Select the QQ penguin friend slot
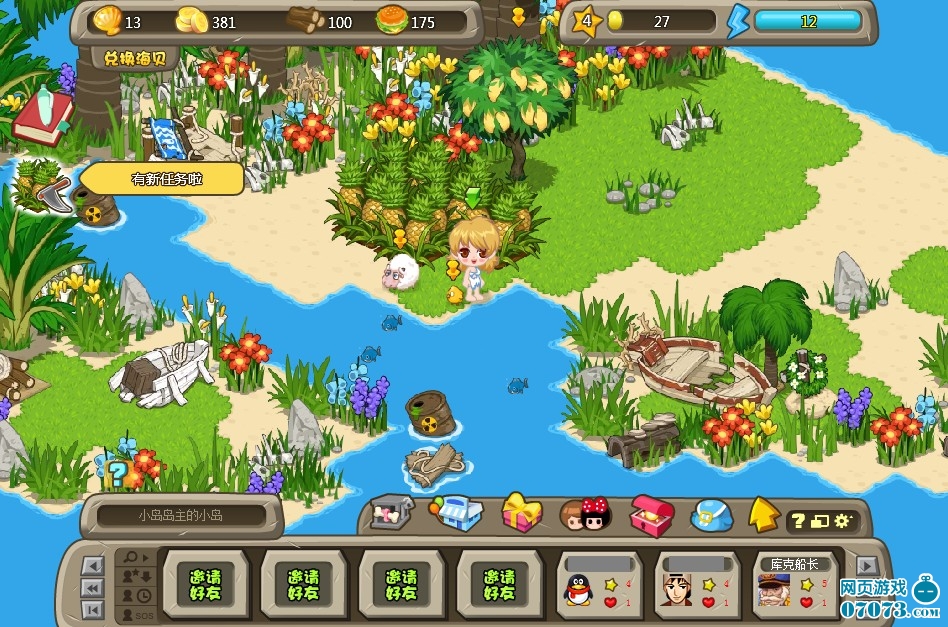This screenshot has width=948, height=627. (599, 585)
